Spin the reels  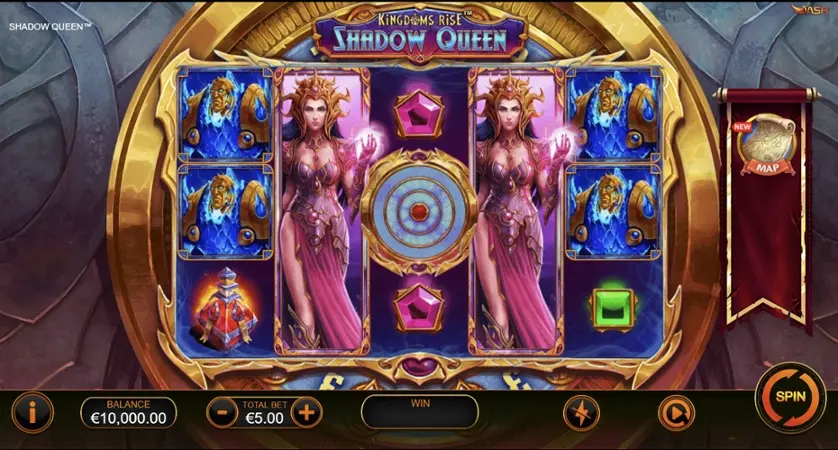(789, 396)
